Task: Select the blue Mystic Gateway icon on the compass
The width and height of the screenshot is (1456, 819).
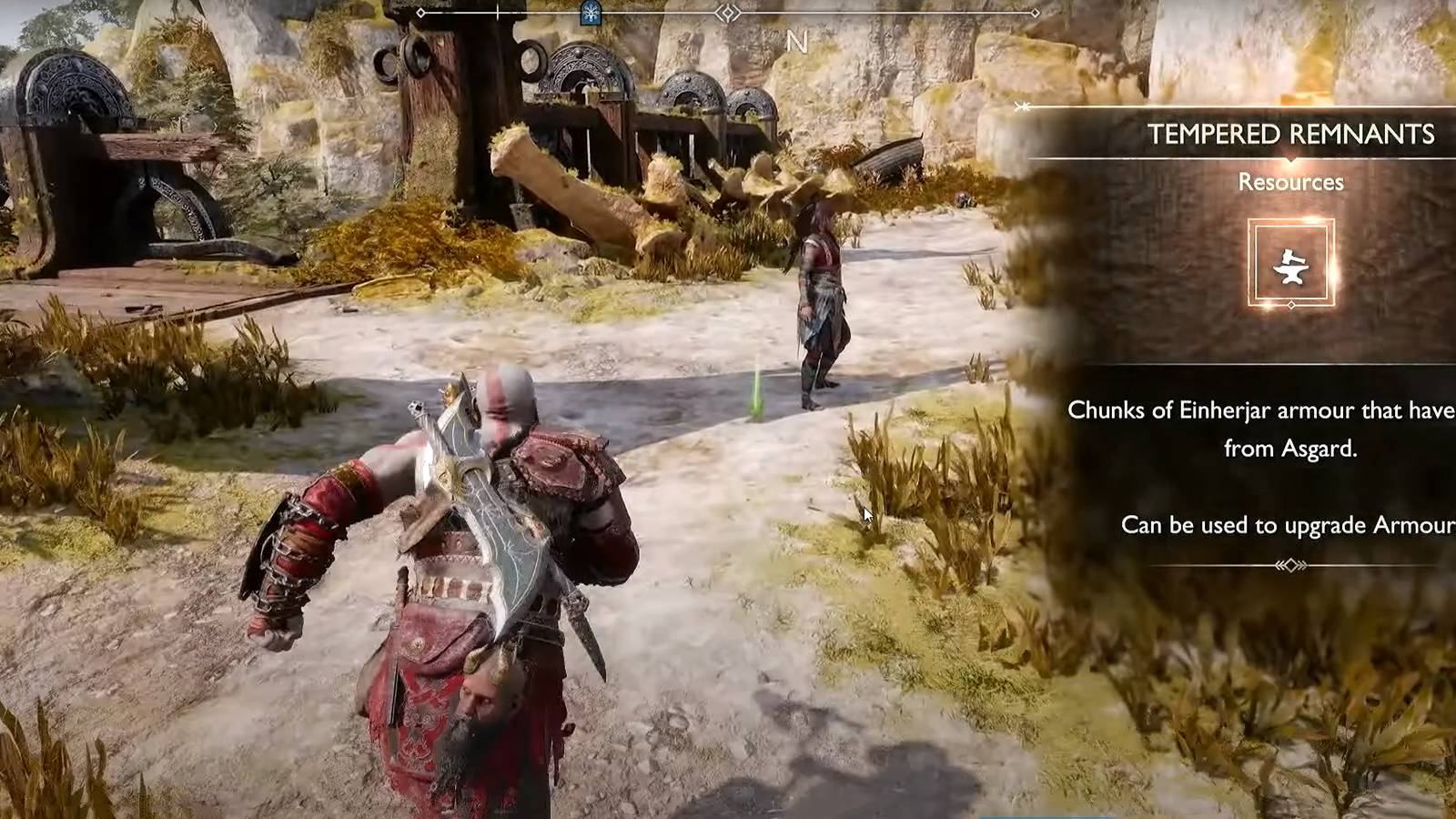Action: pos(590,14)
